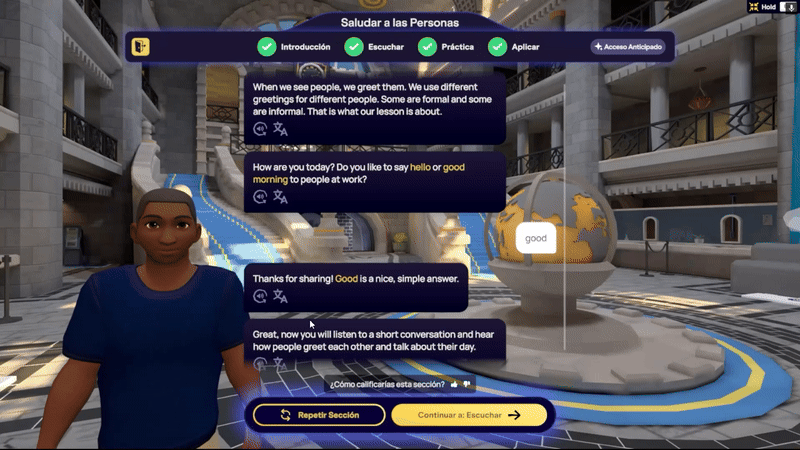The height and width of the screenshot is (450, 800).
Task: Open the Introducción lesson step
Action: point(294,47)
